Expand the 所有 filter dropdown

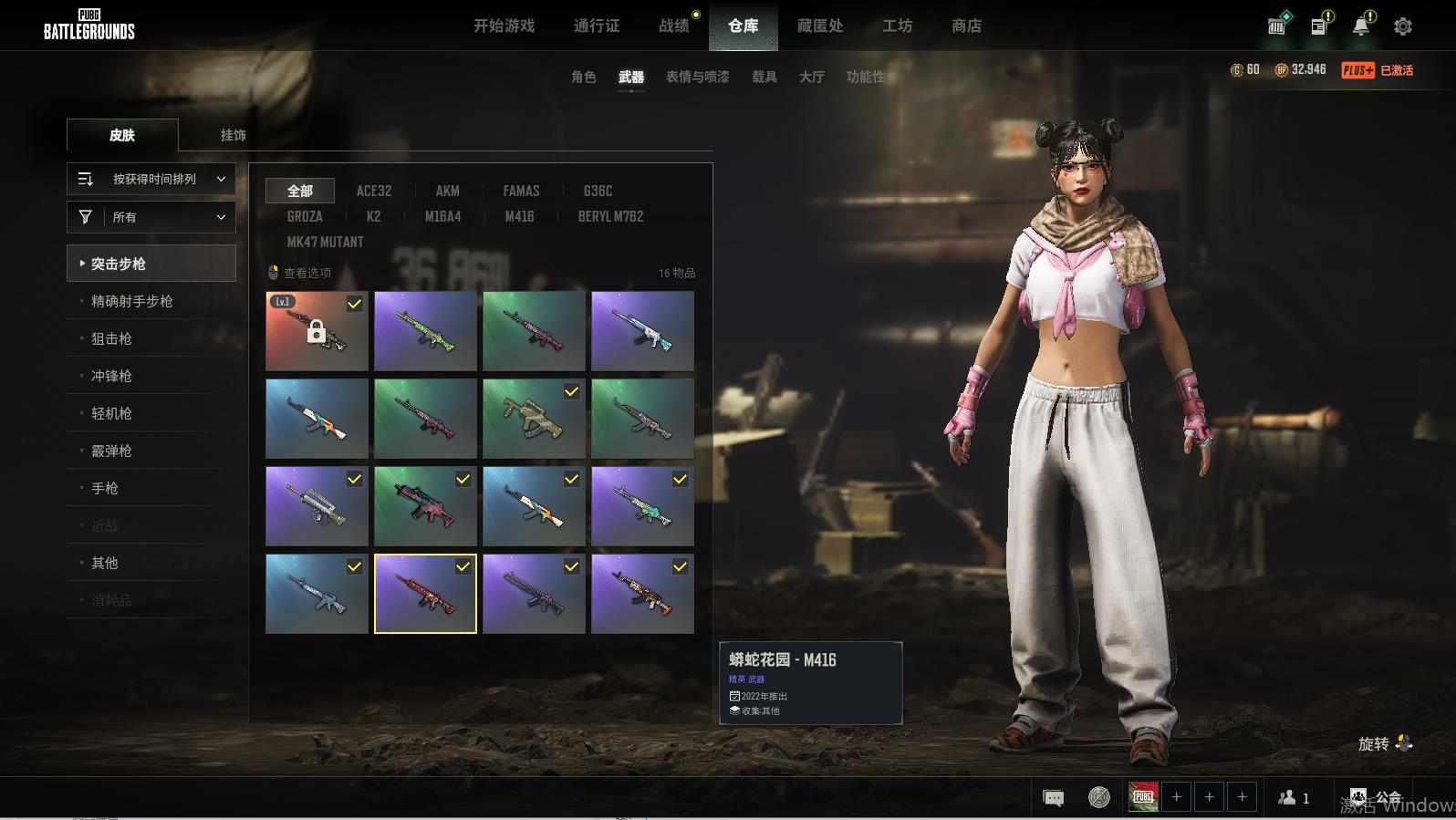151,217
